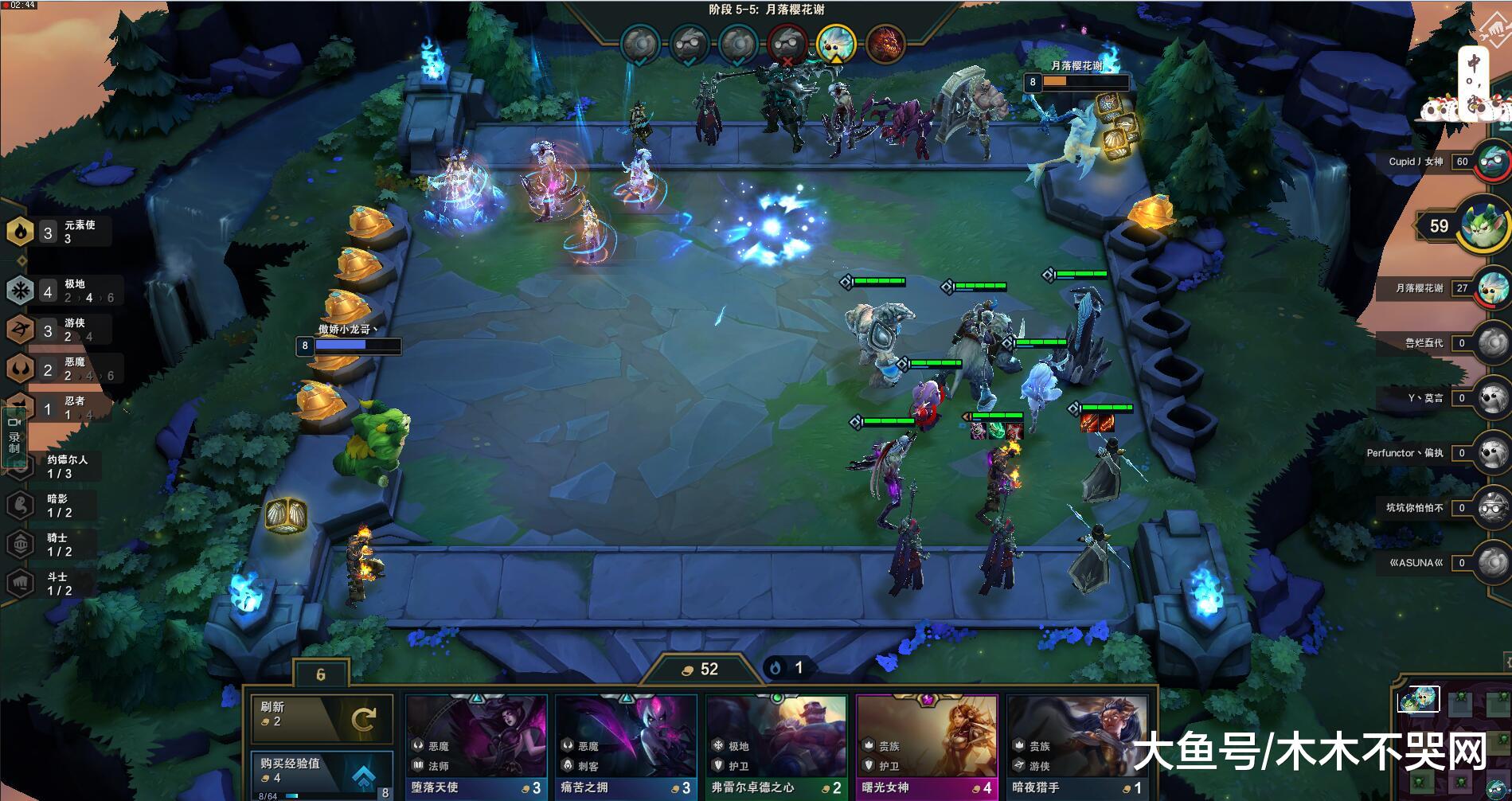Show the 恶魔 trait details
Viewport: 1512px width, 801px height.
60,369
